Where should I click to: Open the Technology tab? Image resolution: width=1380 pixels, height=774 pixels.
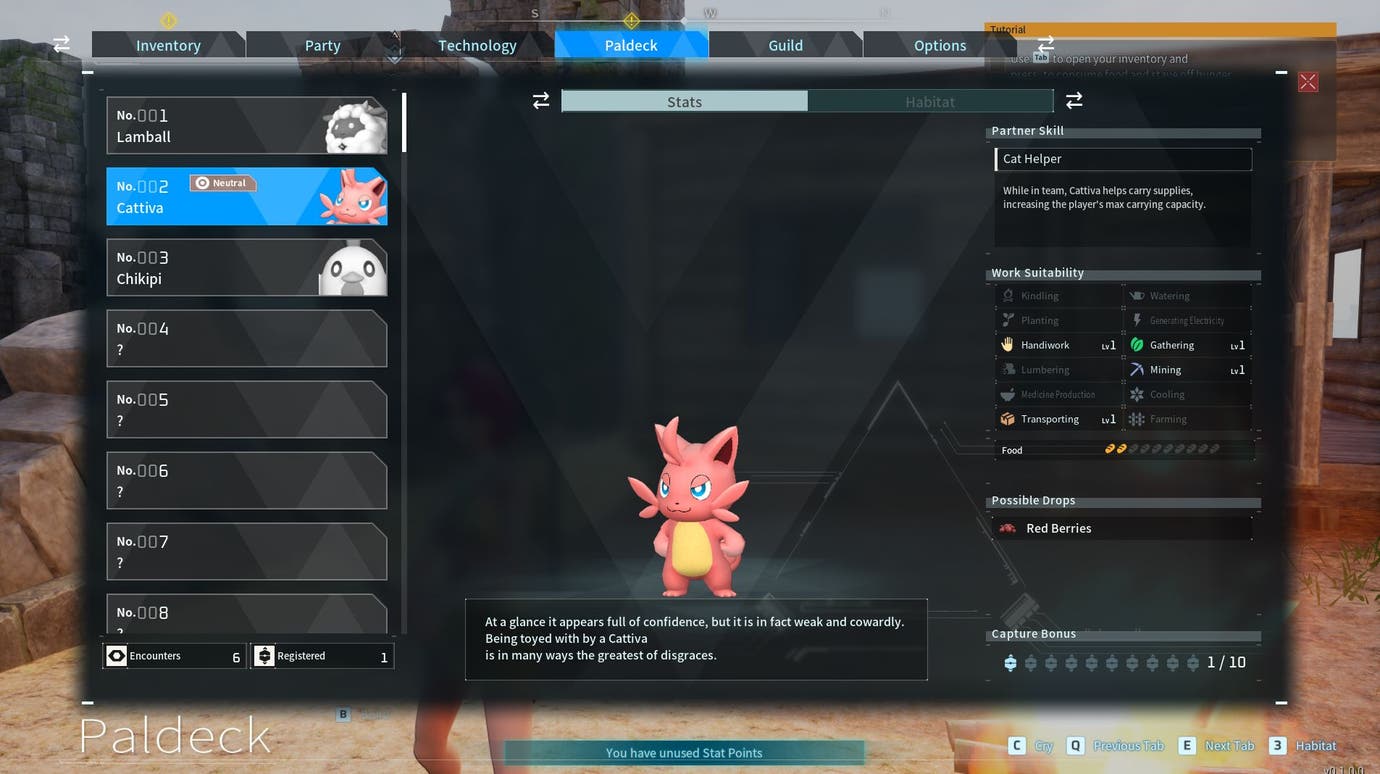pos(477,45)
